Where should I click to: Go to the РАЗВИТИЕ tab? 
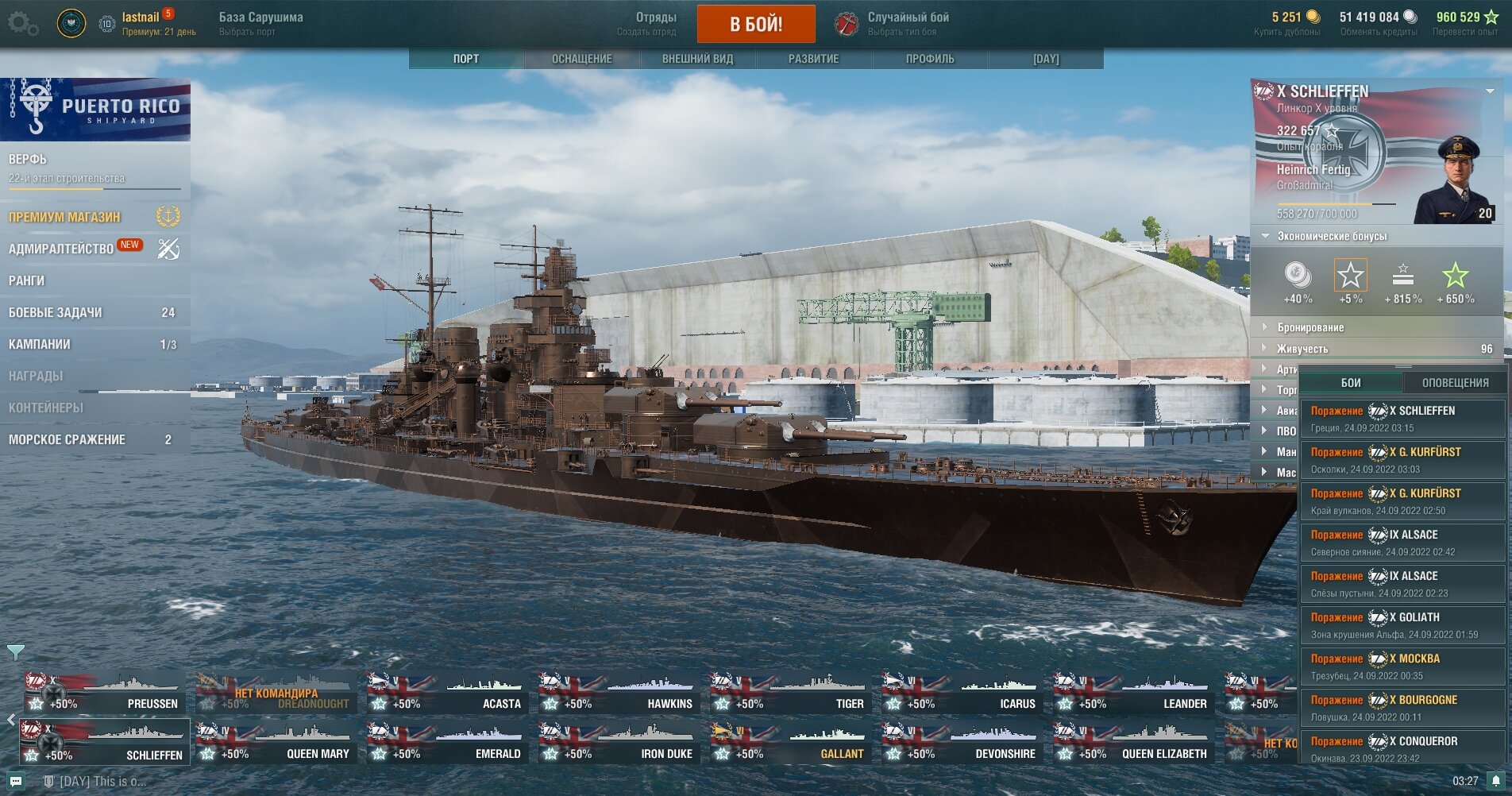(x=813, y=59)
